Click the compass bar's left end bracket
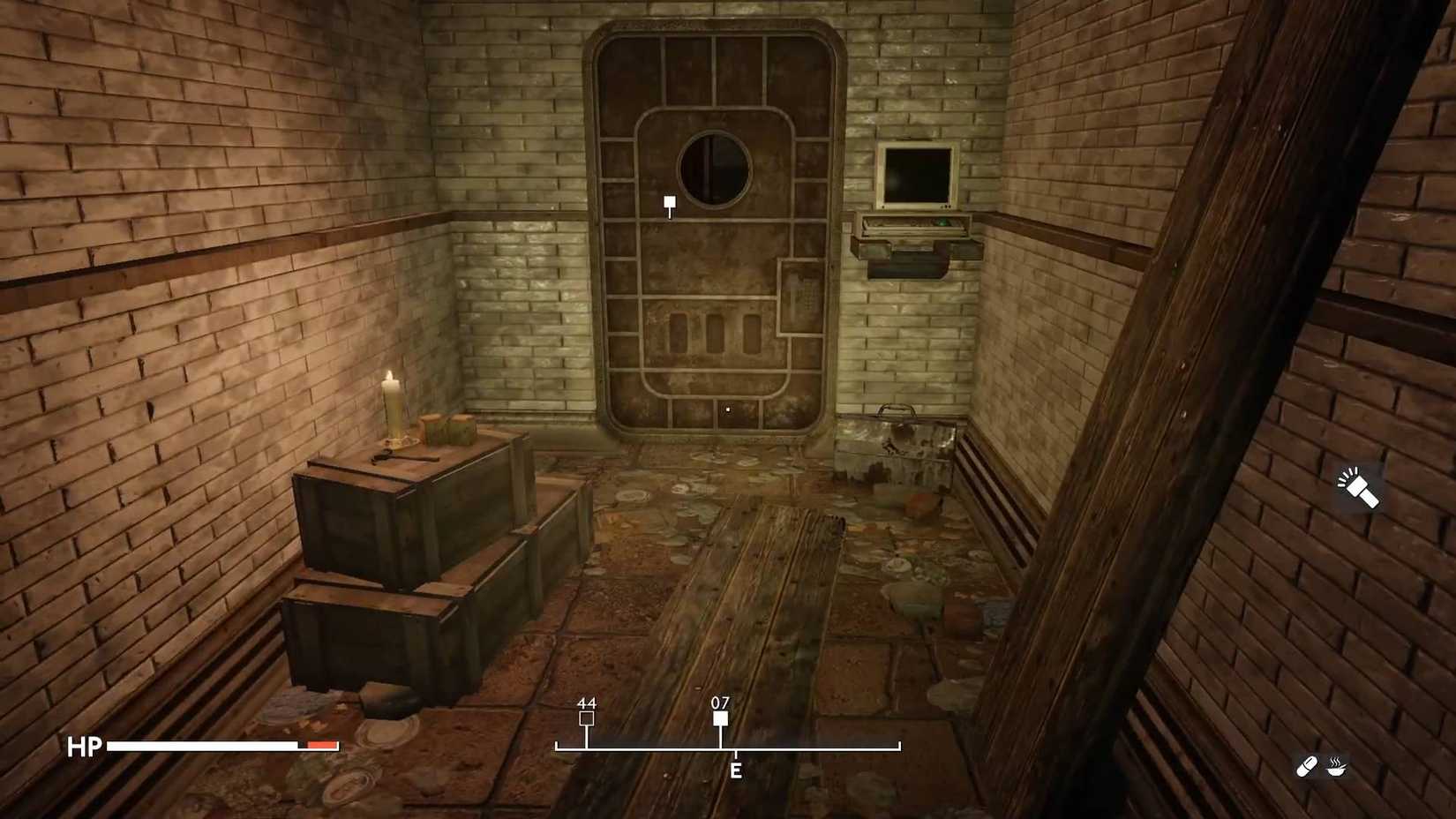The height and width of the screenshot is (819, 1456). [556, 746]
